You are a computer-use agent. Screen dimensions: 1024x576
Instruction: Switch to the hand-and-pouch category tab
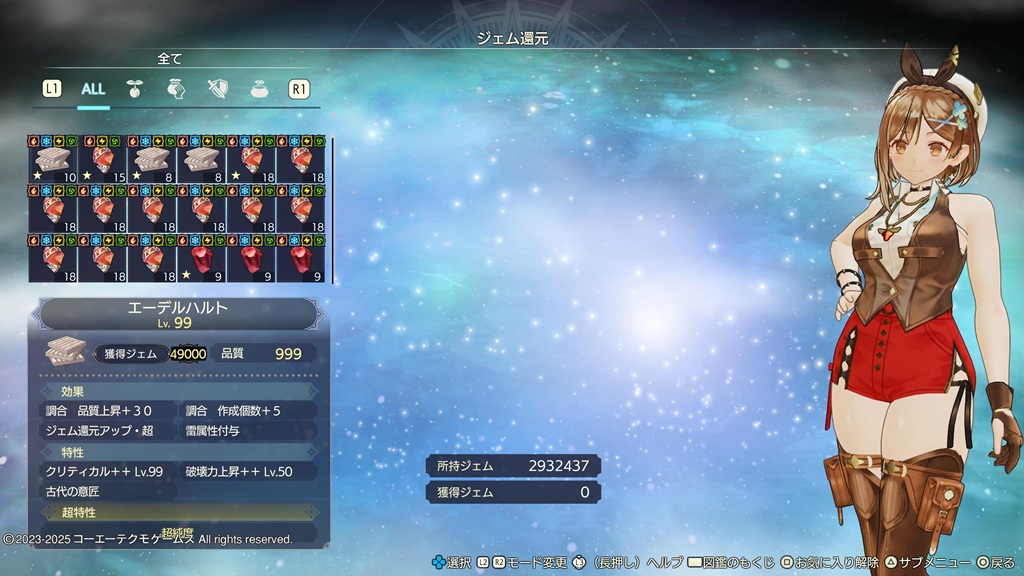click(x=177, y=89)
